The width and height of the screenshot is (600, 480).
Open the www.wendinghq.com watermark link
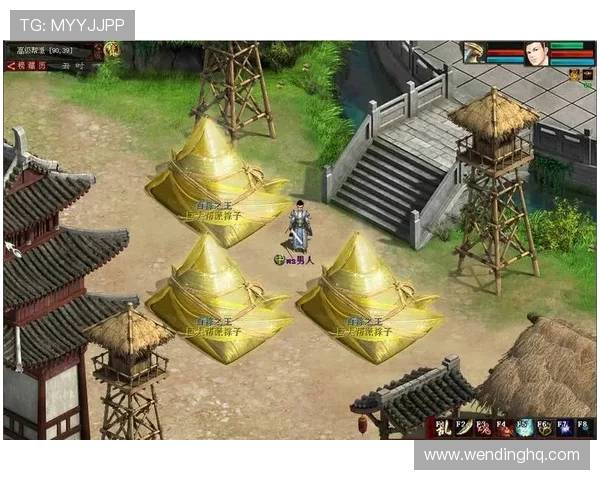pyautogui.click(x=500, y=454)
